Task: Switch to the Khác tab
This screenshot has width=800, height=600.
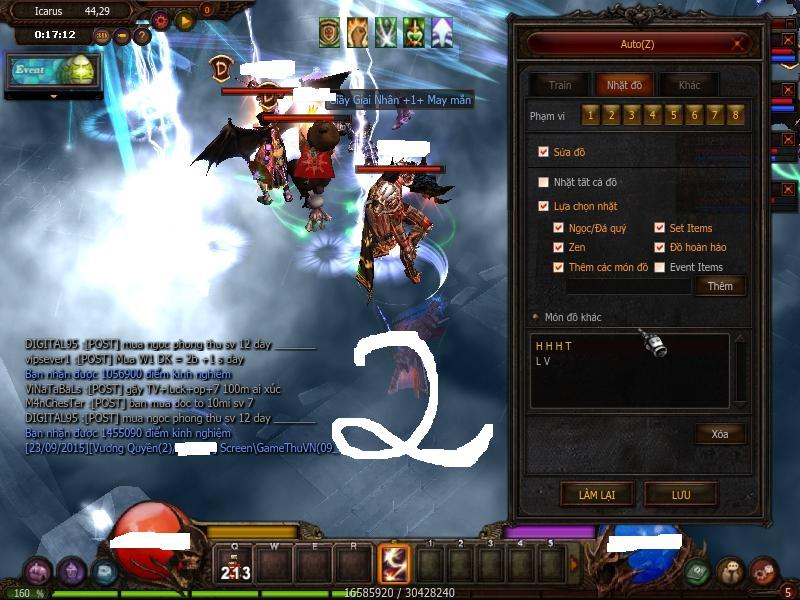Action: pyautogui.click(x=689, y=86)
